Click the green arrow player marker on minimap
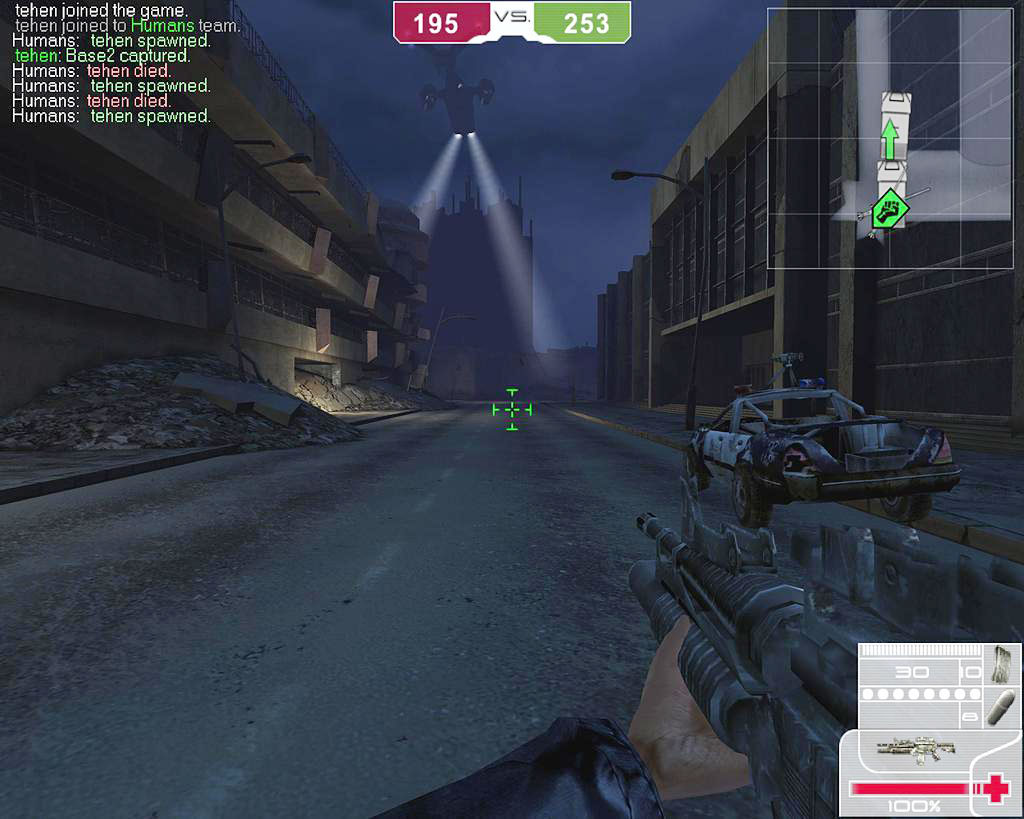 (x=889, y=141)
